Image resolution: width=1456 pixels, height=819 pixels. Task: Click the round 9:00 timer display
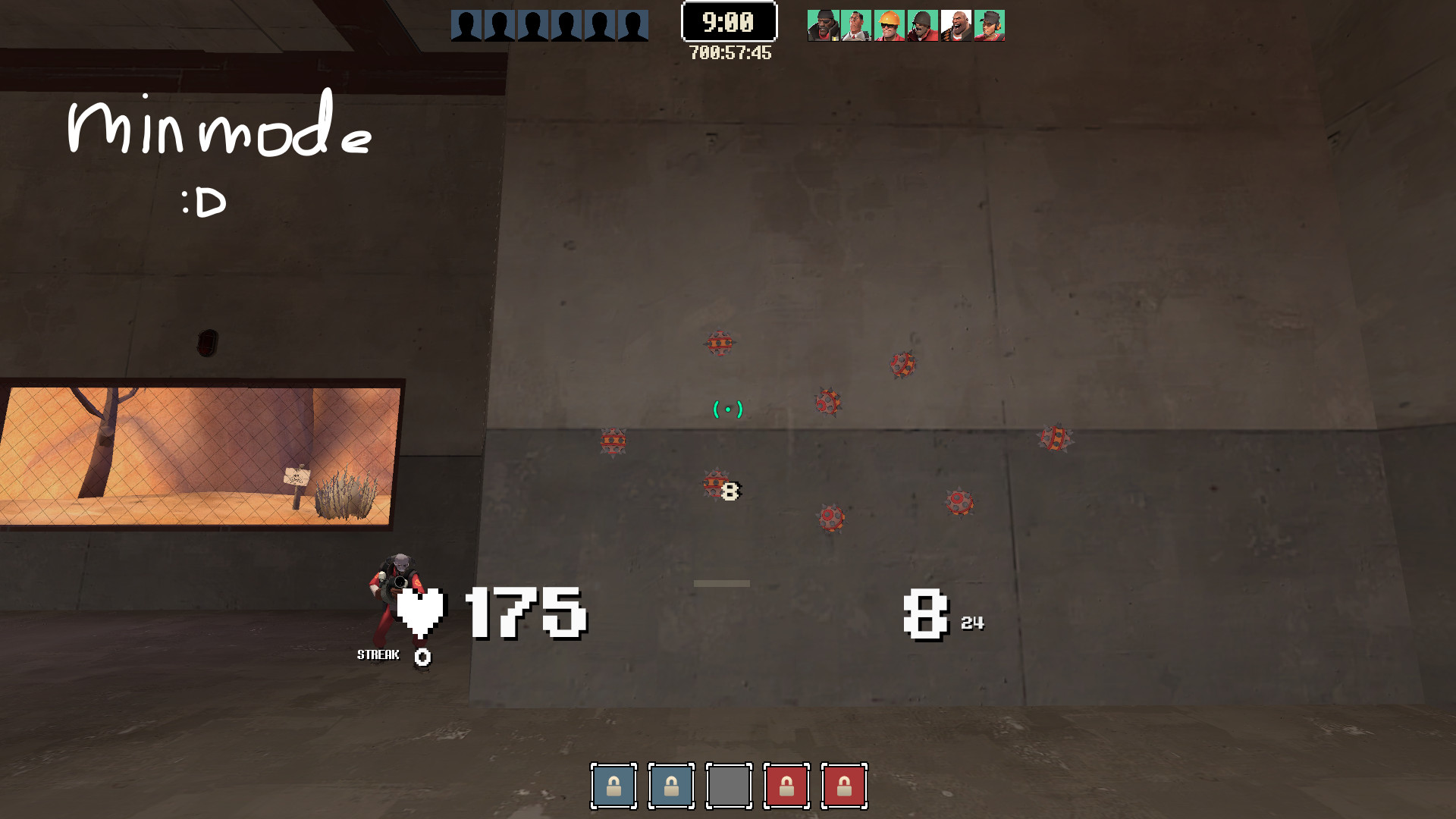(x=729, y=21)
